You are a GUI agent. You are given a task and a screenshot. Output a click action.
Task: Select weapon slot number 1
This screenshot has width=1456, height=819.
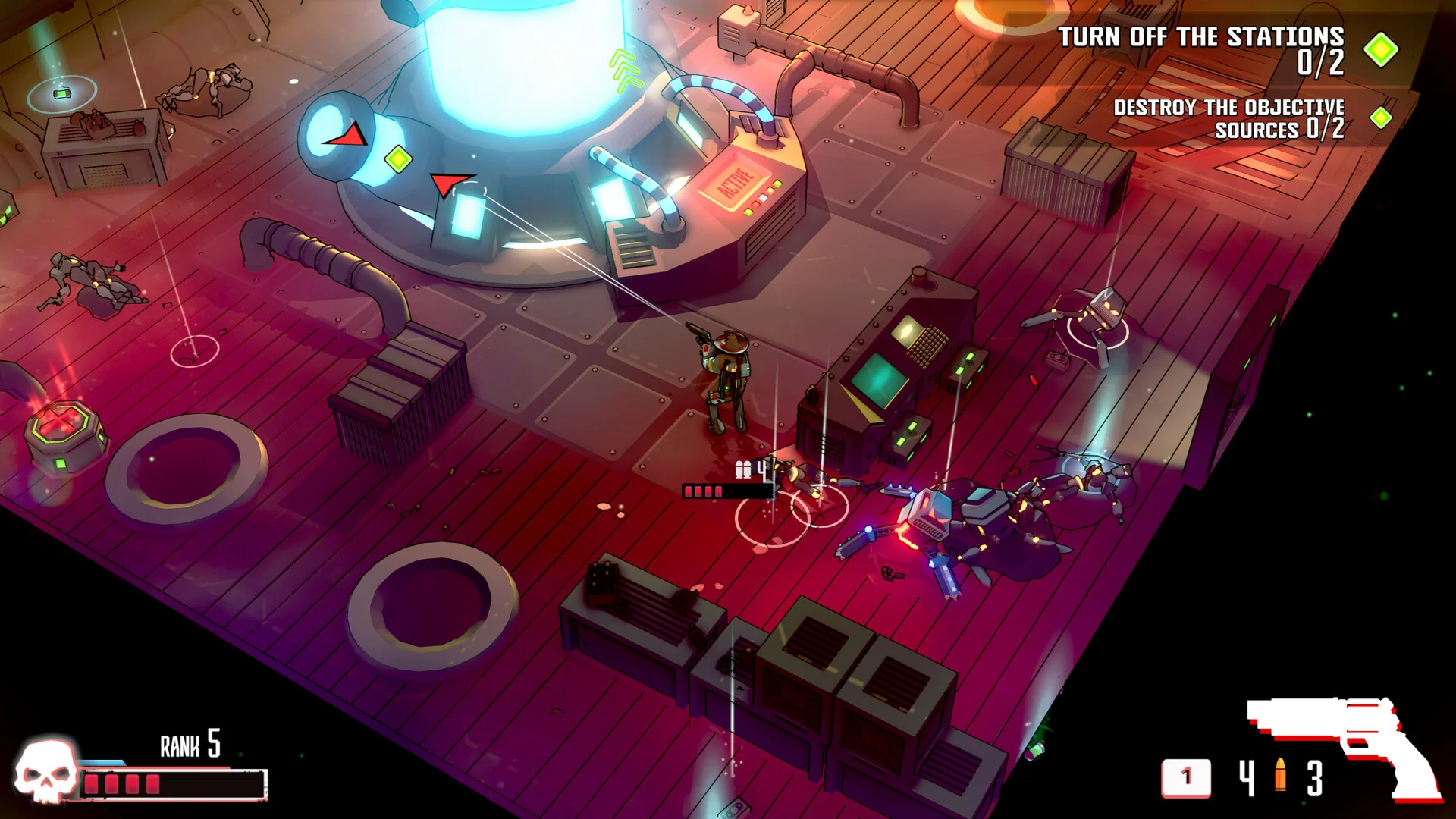click(x=1186, y=777)
